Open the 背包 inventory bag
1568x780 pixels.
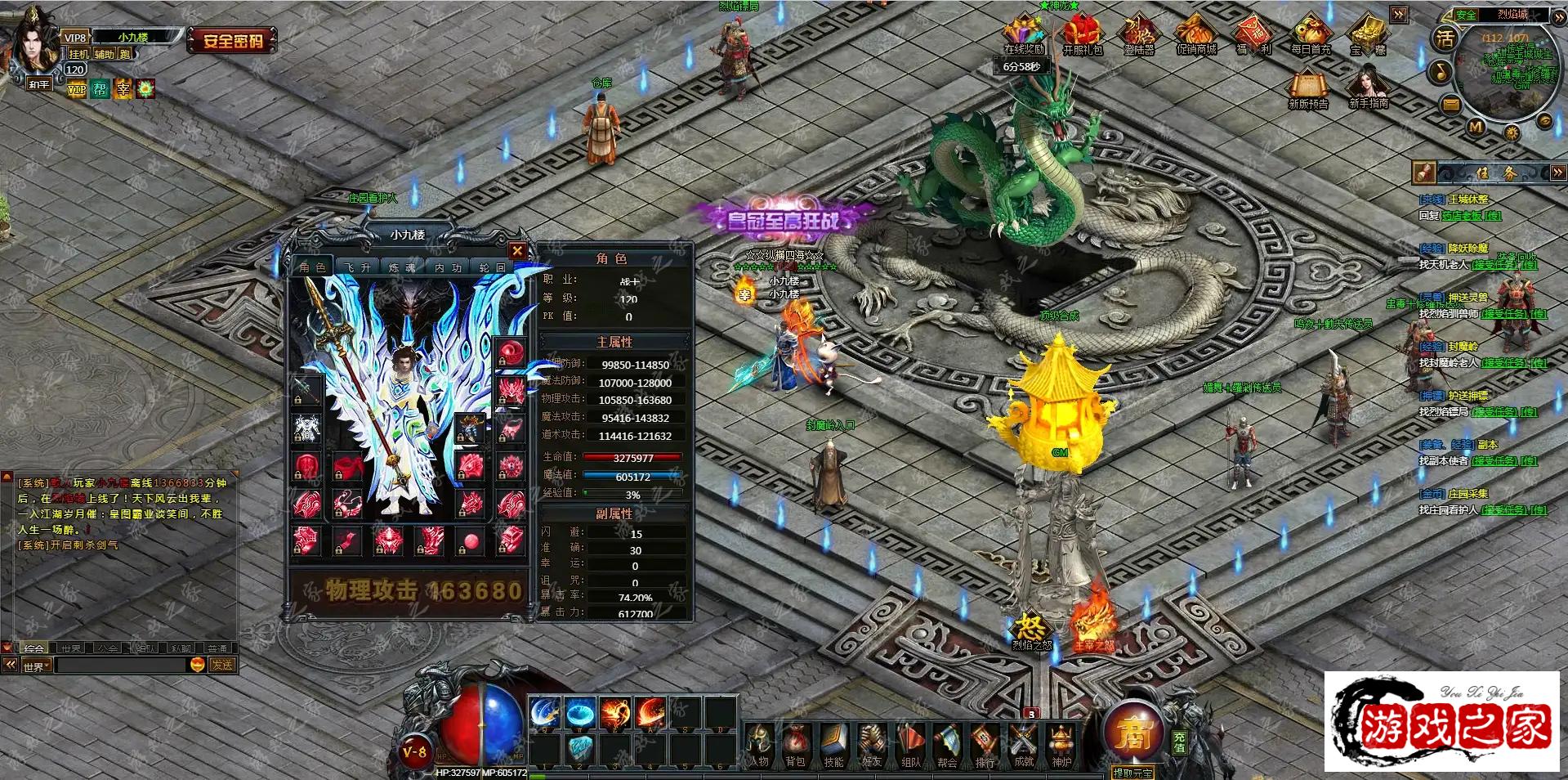click(x=795, y=746)
